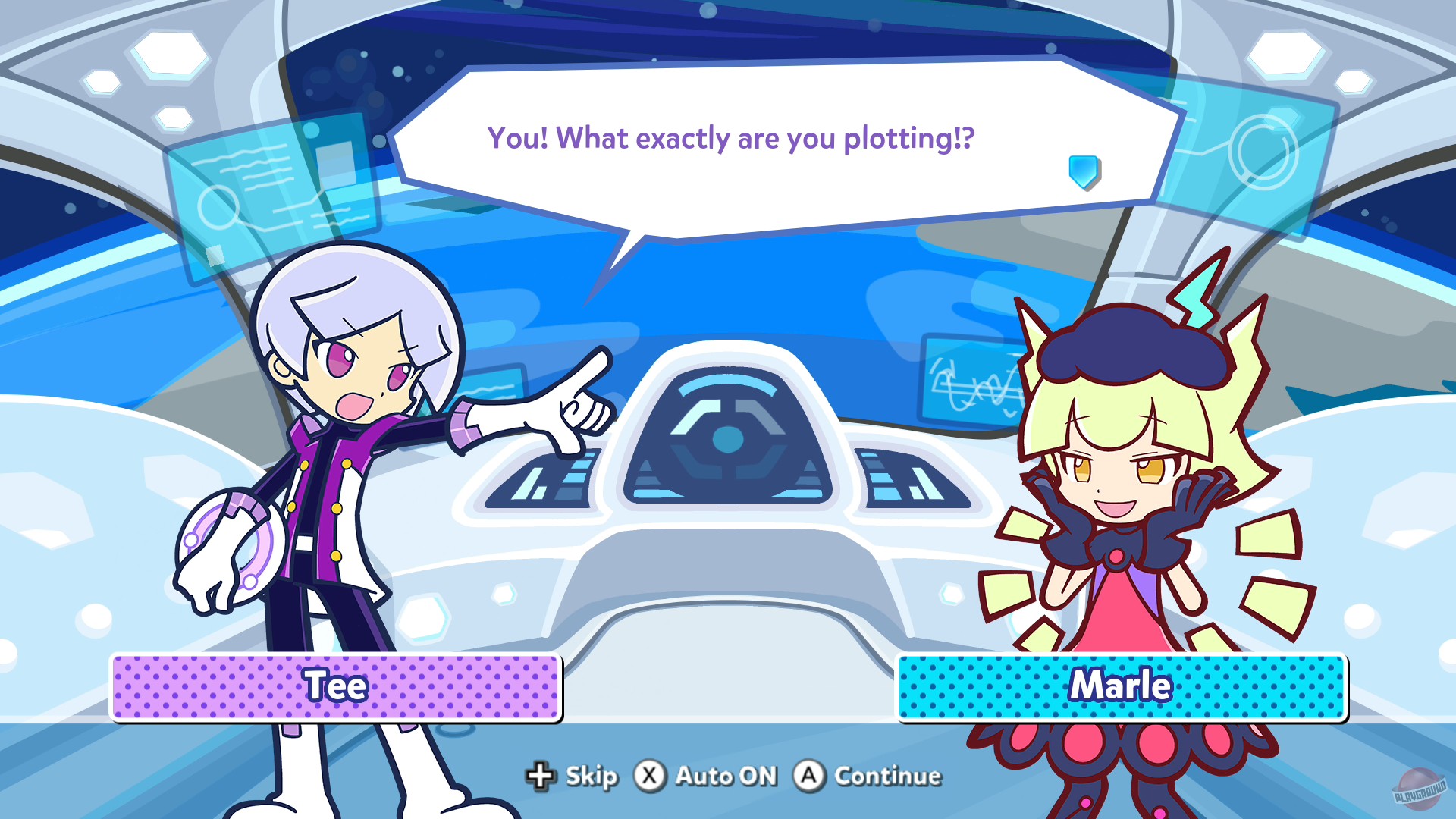Click the A button icon beside Continue
The height and width of the screenshot is (819, 1456).
pos(809,777)
